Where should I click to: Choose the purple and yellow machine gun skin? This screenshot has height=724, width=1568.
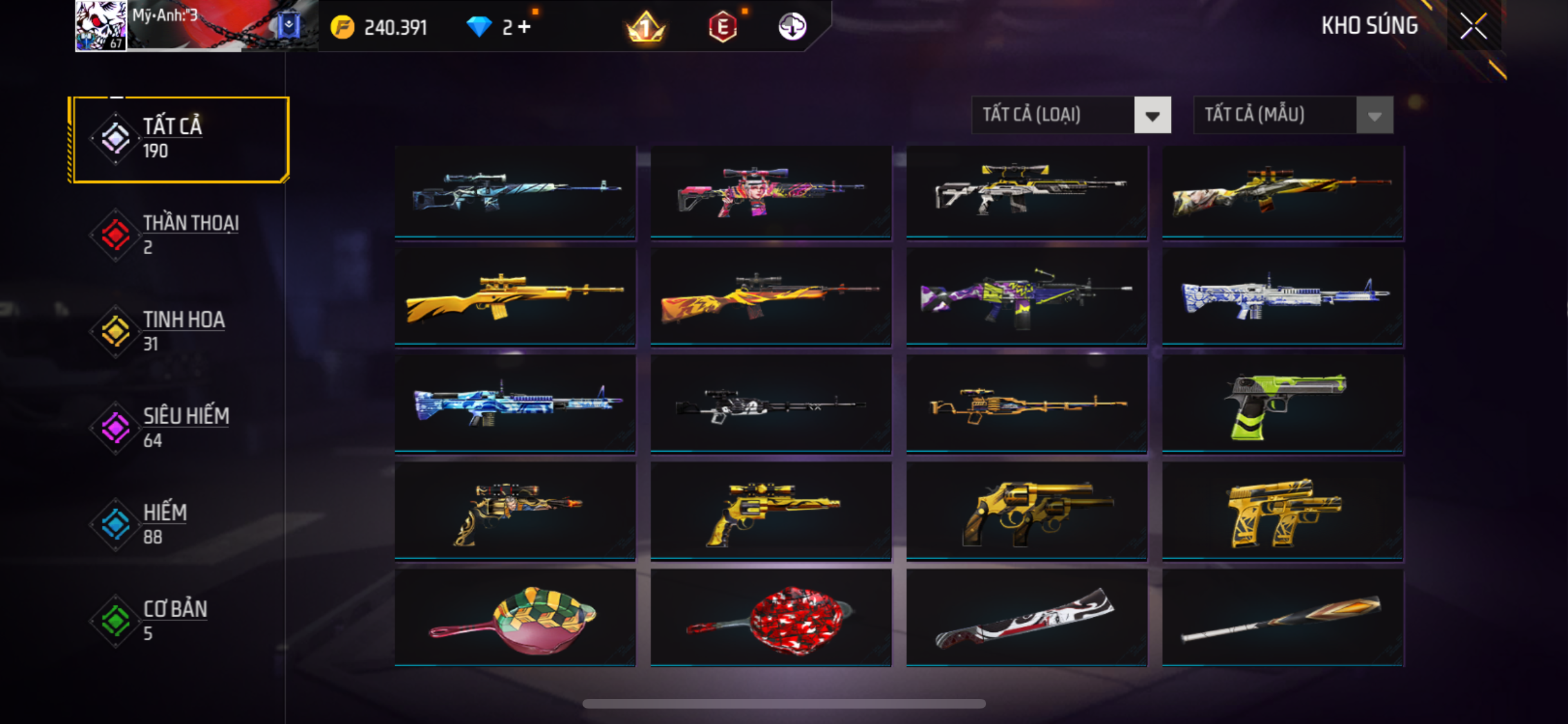[x=1027, y=298]
